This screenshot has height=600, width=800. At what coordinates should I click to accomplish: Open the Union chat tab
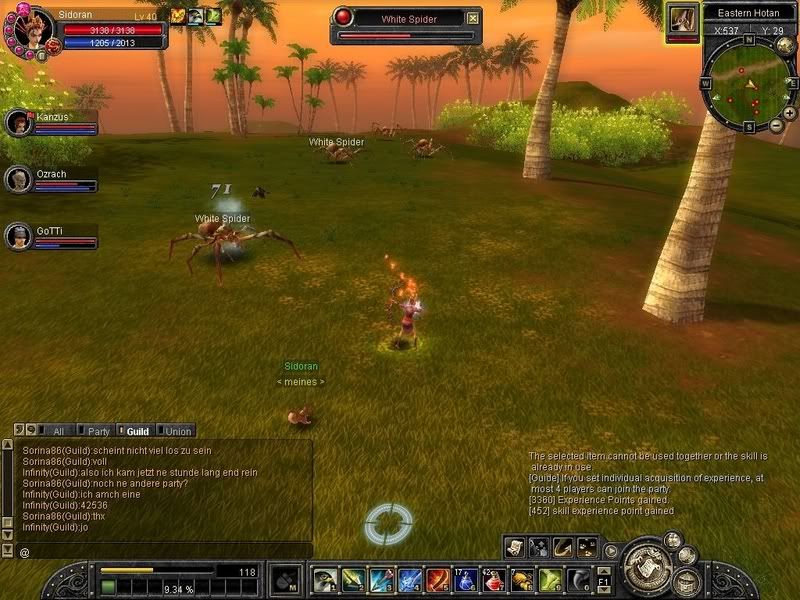pyautogui.click(x=177, y=431)
